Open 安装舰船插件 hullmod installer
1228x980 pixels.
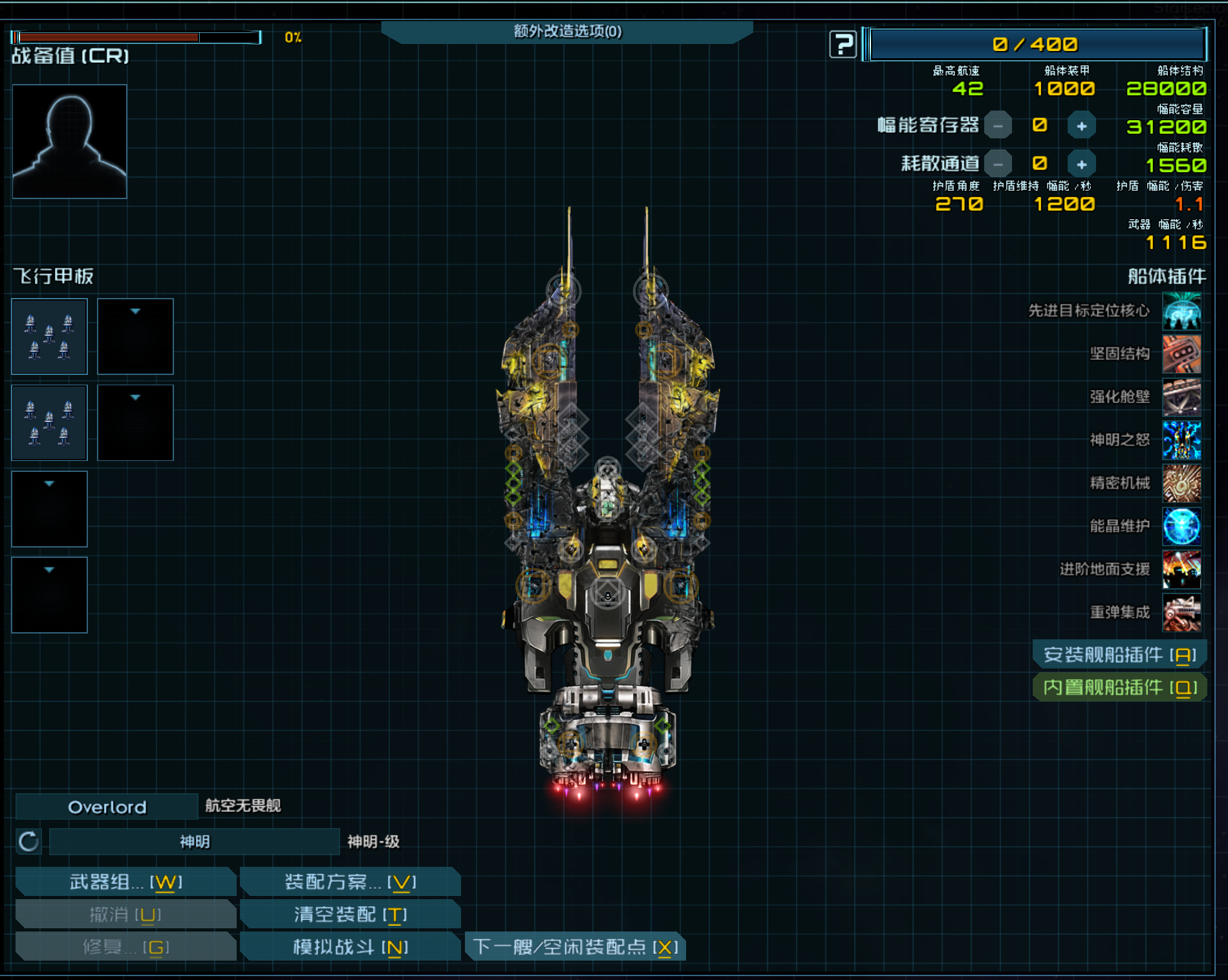[x=1119, y=655]
